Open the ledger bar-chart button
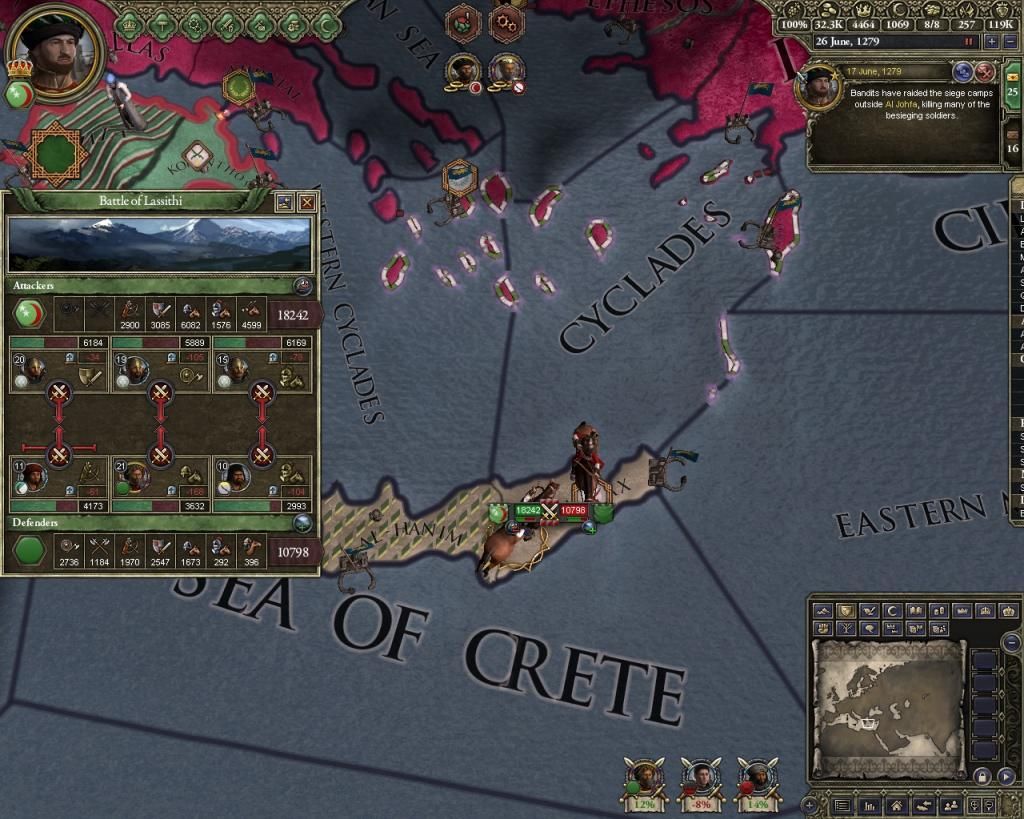 point(869,804)
